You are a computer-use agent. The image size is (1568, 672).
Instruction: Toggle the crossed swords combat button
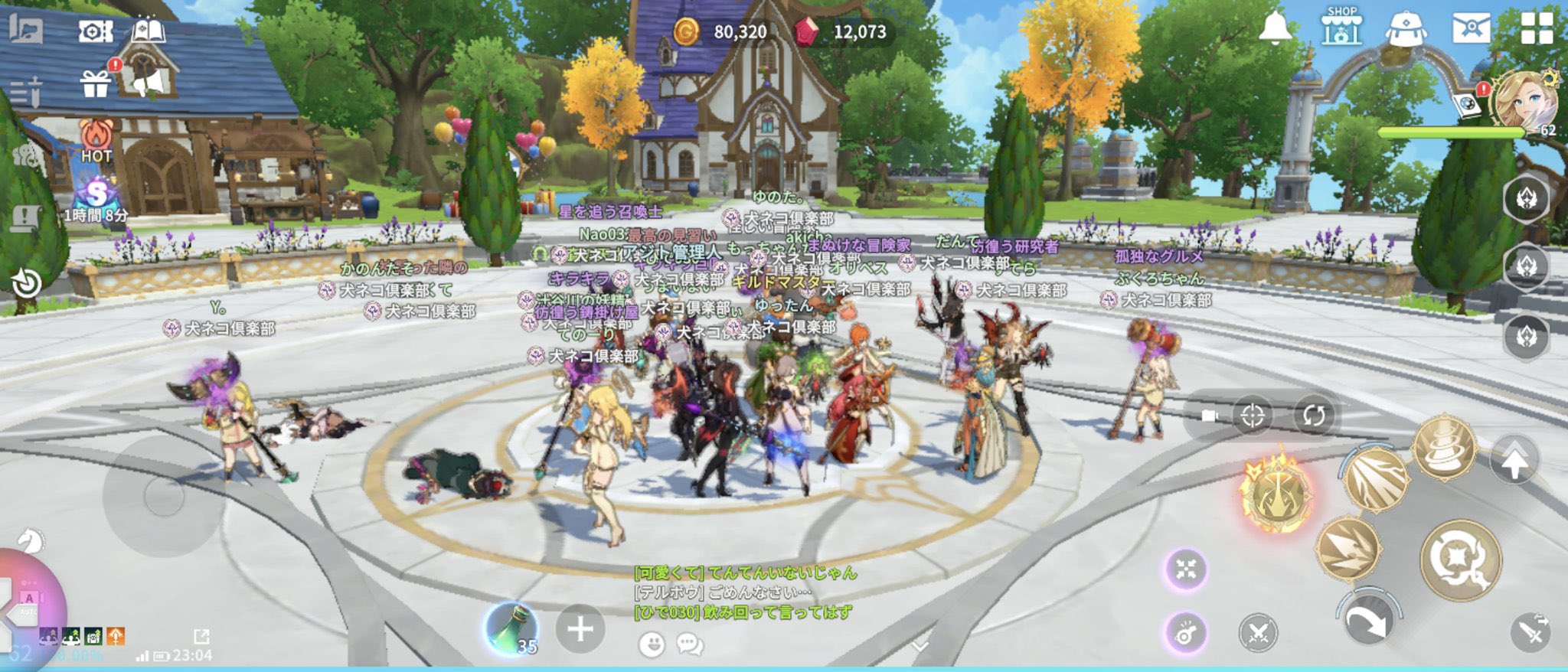point(1259,633)
